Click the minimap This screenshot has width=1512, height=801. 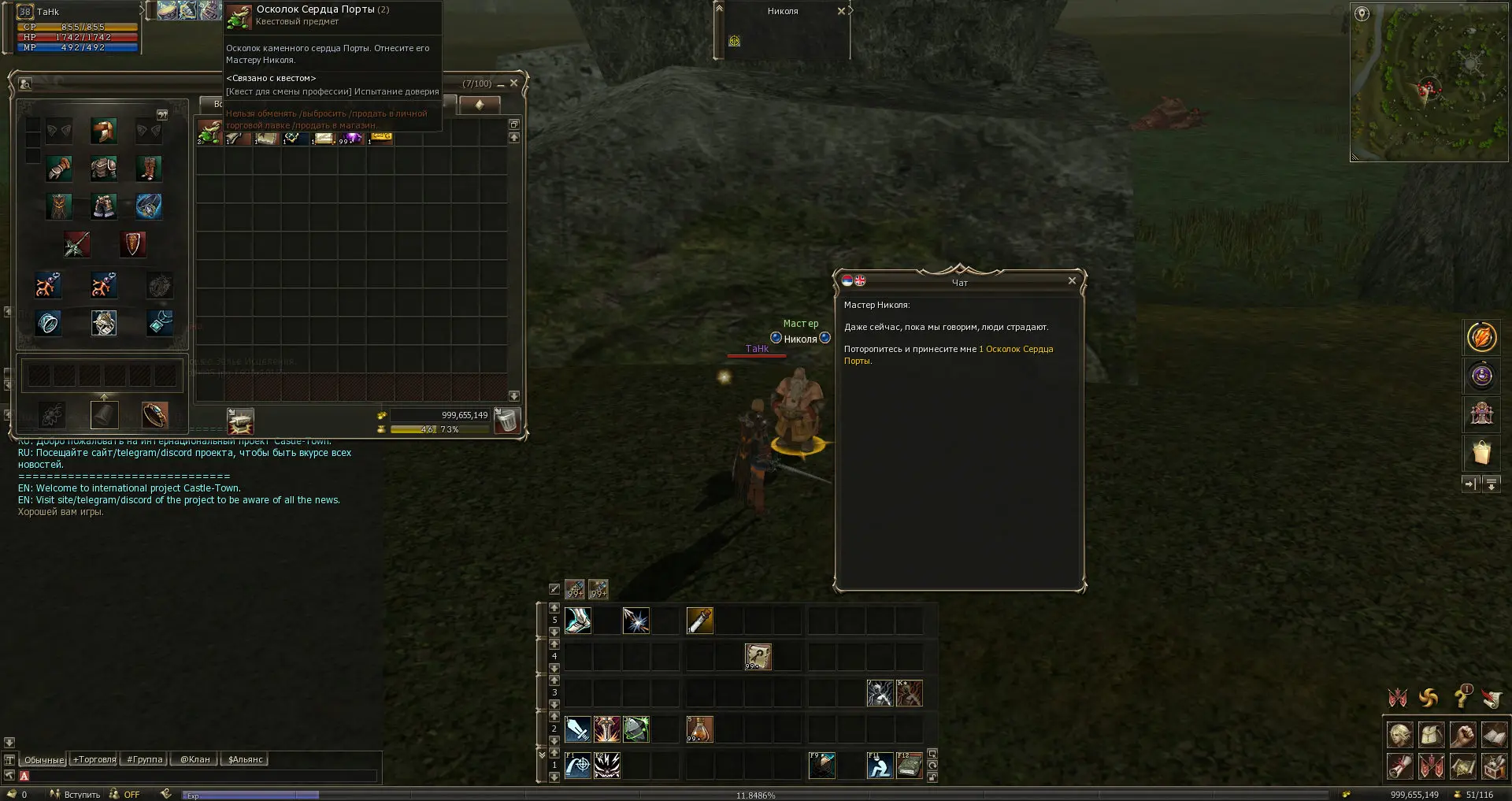coord(1429,83)
